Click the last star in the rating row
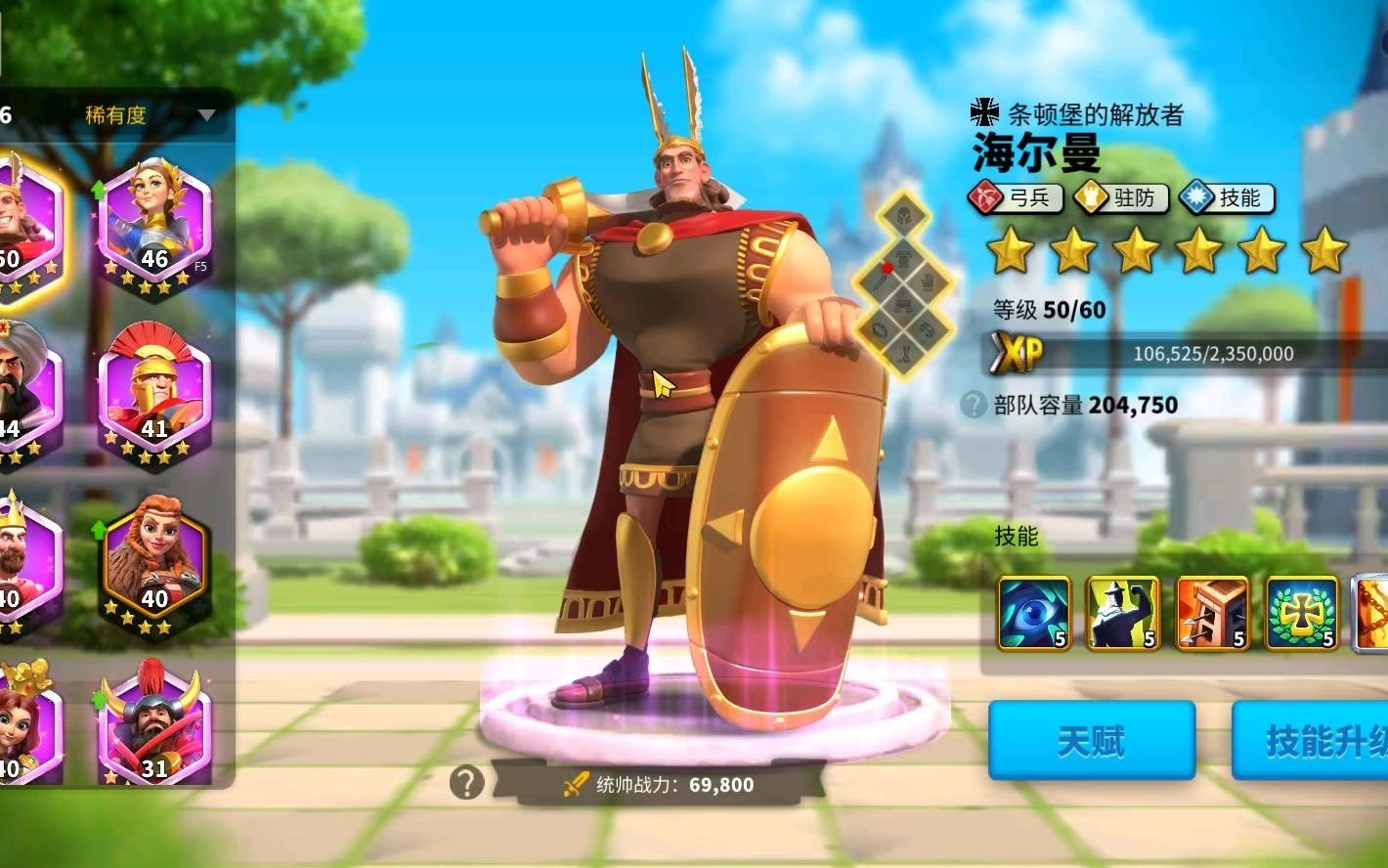 [x=1325, y=253]
